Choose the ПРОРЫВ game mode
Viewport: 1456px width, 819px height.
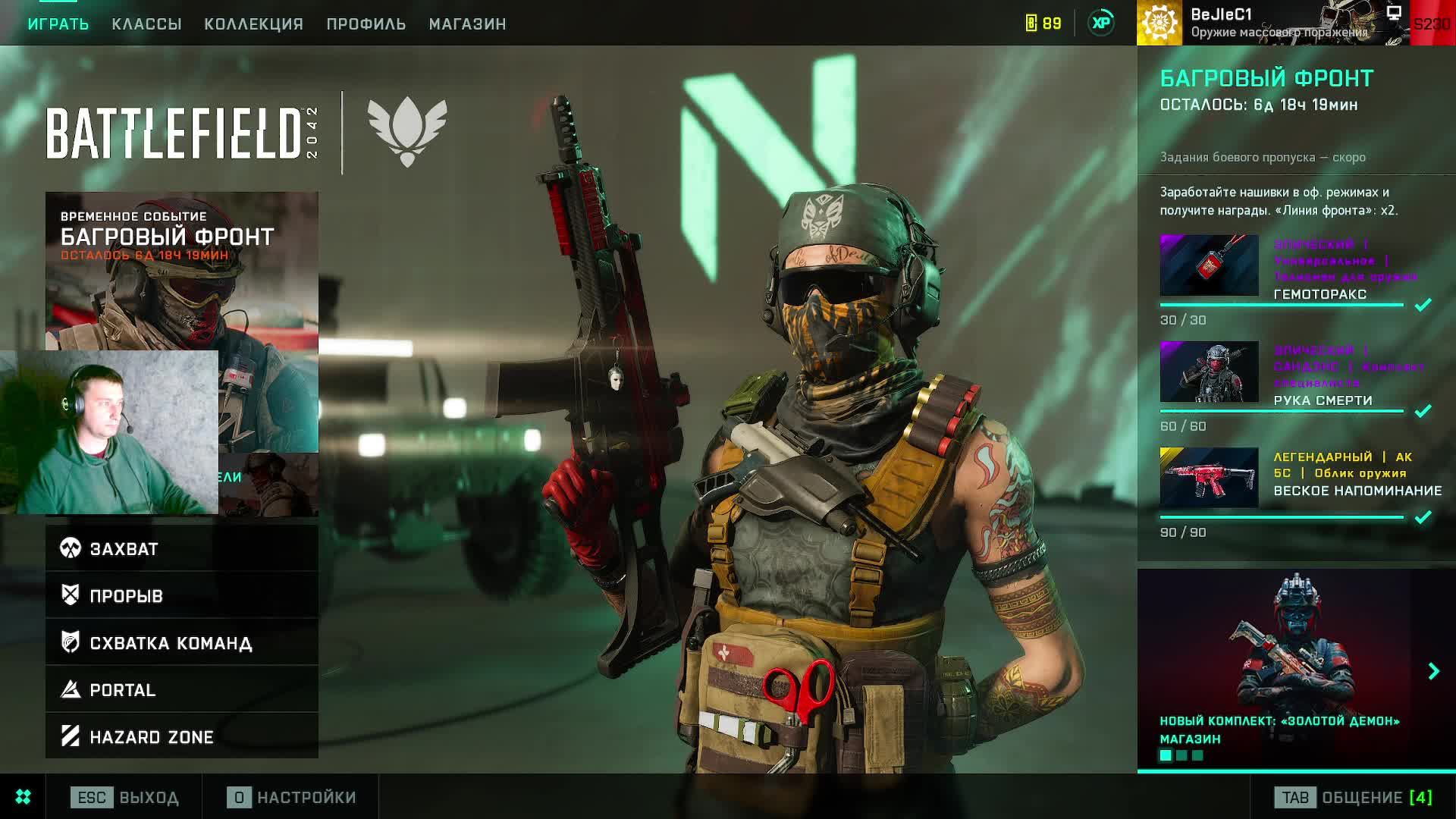[182, 595]
